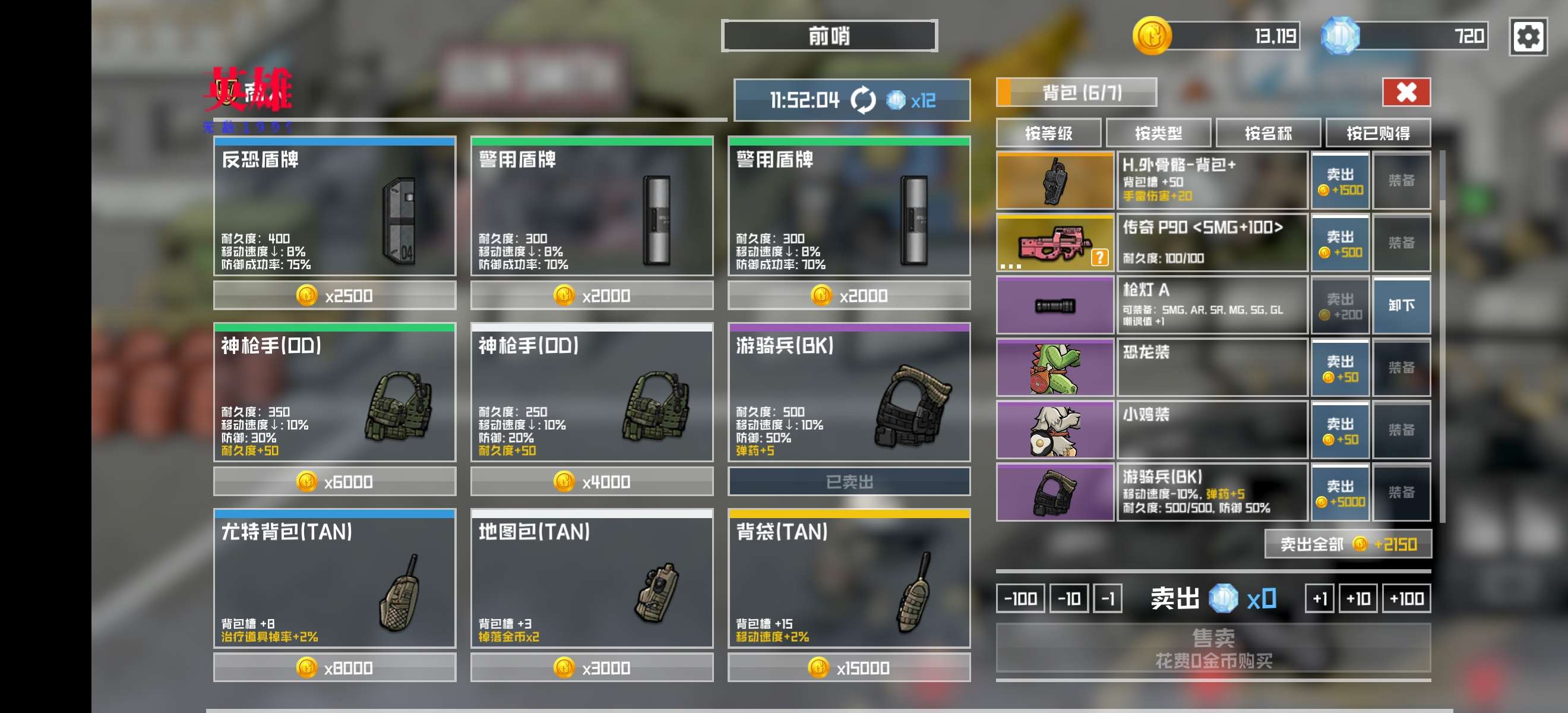The width and height of the screenshot is (1568, 713).
Task: Buy 反恐盾牌 for 2500 gold
Action: 334,296
